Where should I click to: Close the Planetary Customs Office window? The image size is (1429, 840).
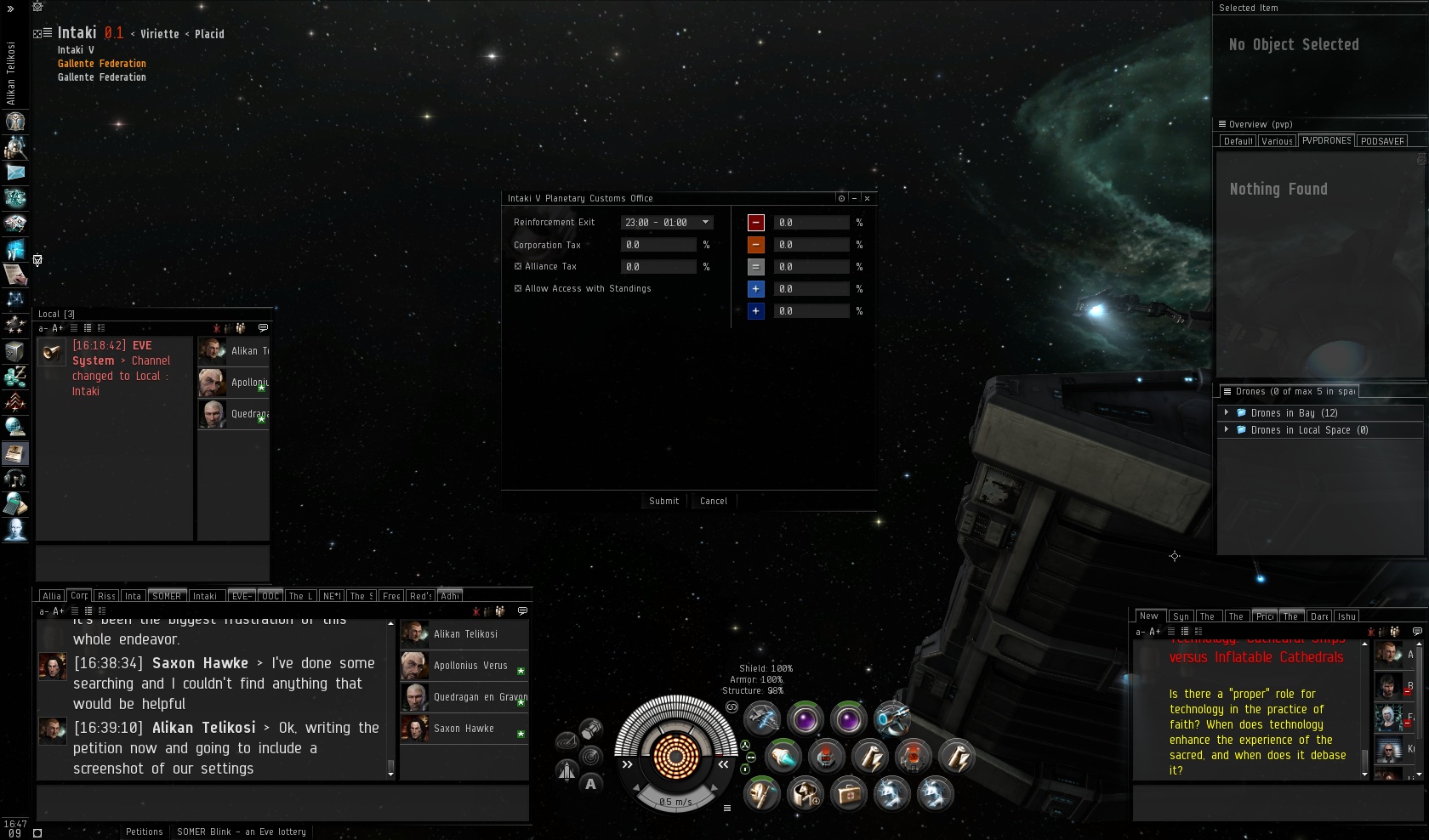pyautogui.click(x=867, y=198)
